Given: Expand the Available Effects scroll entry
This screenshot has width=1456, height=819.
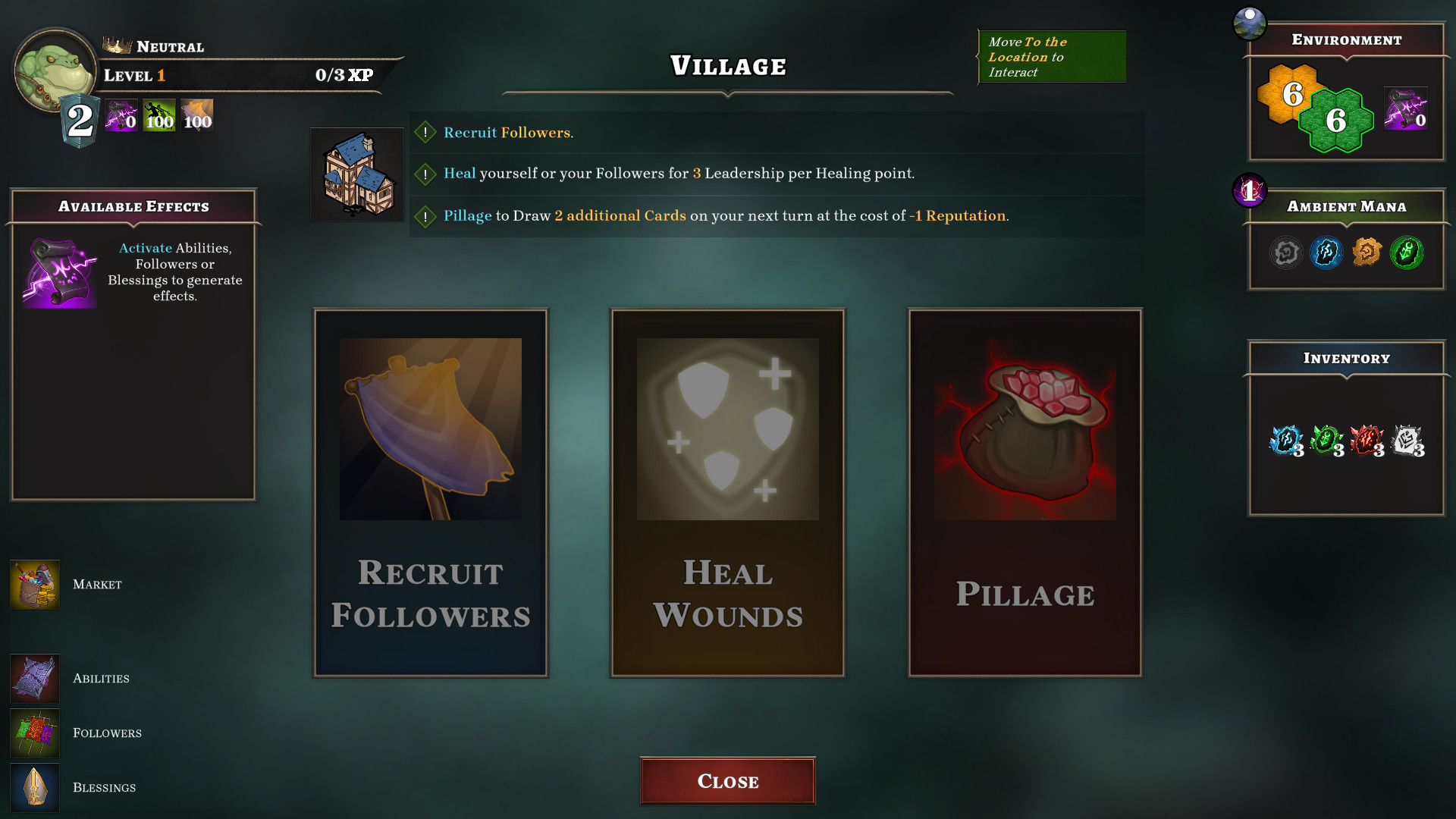Looking at the screenshot, I should (x=61, y=273).
